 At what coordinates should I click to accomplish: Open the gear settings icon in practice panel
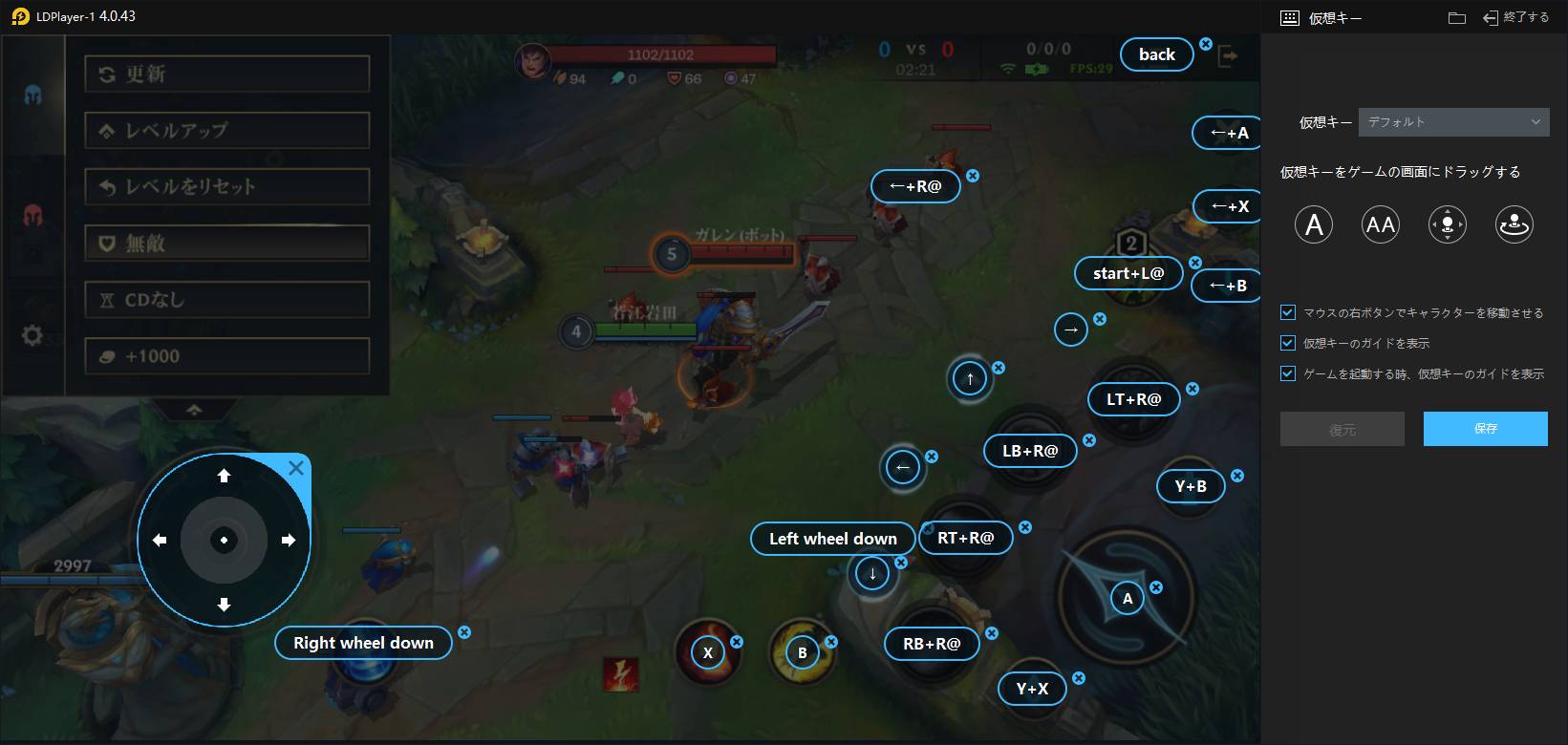[x=32, y=335]
